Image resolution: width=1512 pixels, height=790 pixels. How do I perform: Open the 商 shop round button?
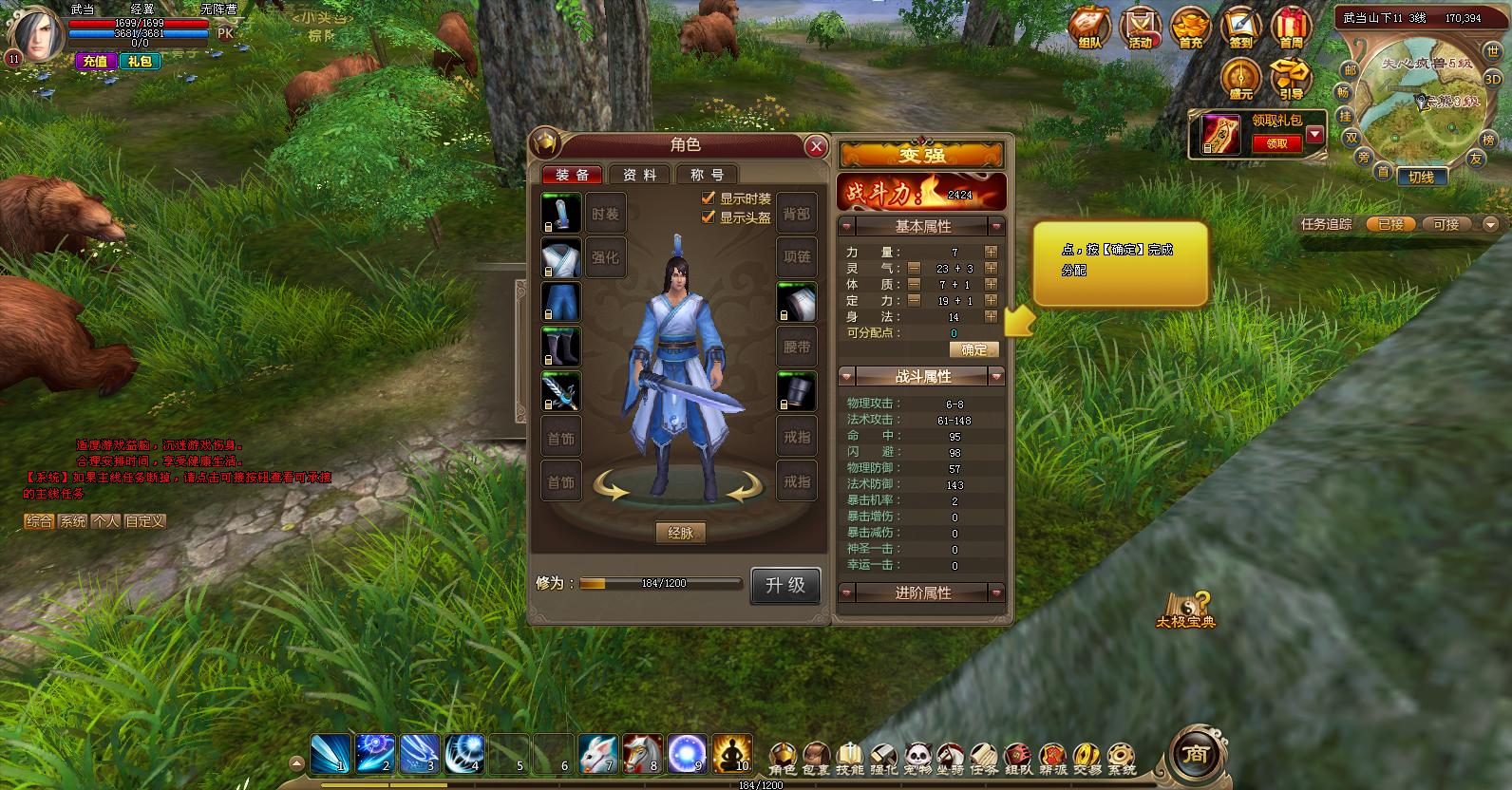[1195, 754]
